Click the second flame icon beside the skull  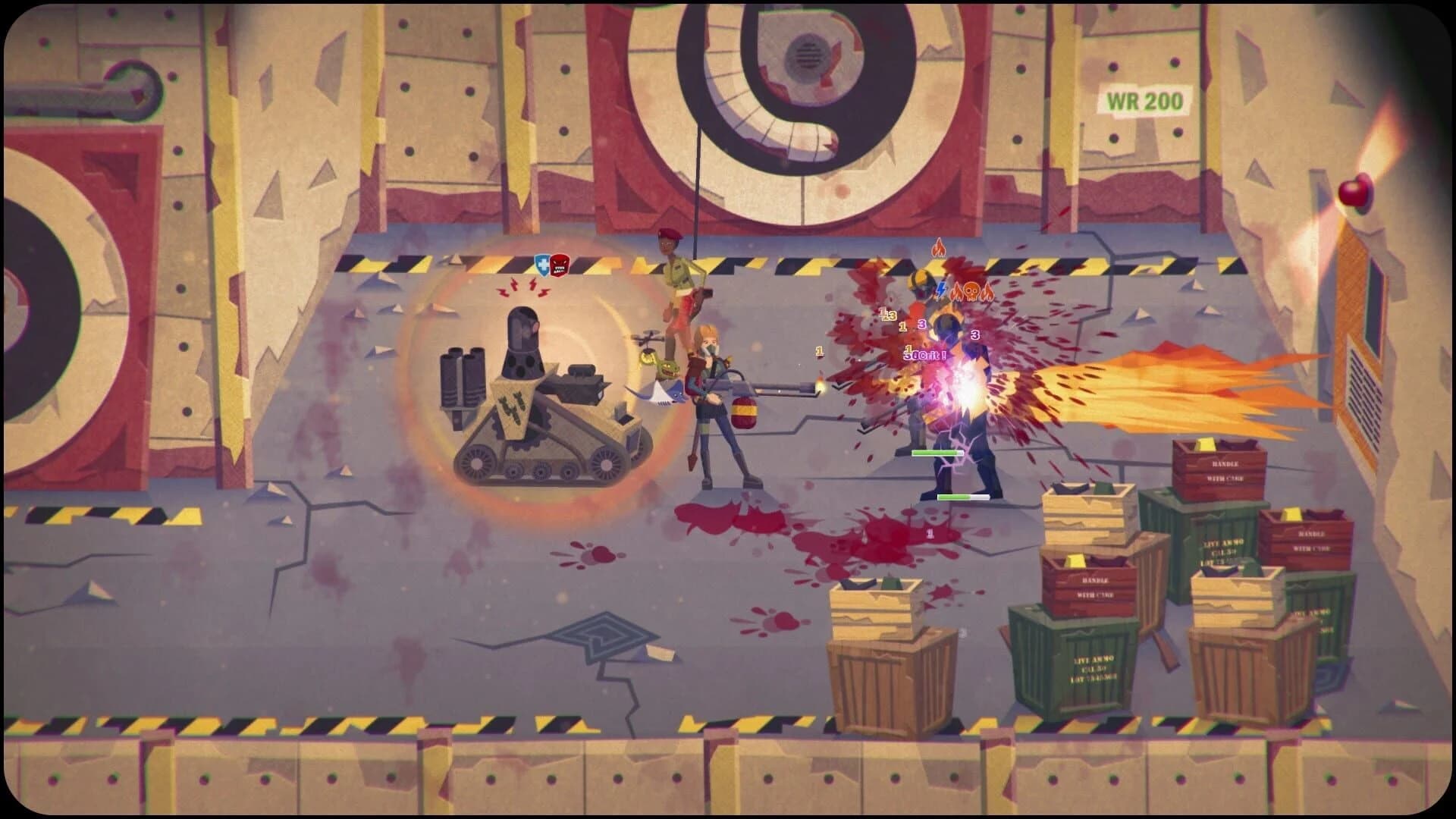coord(988,292)
